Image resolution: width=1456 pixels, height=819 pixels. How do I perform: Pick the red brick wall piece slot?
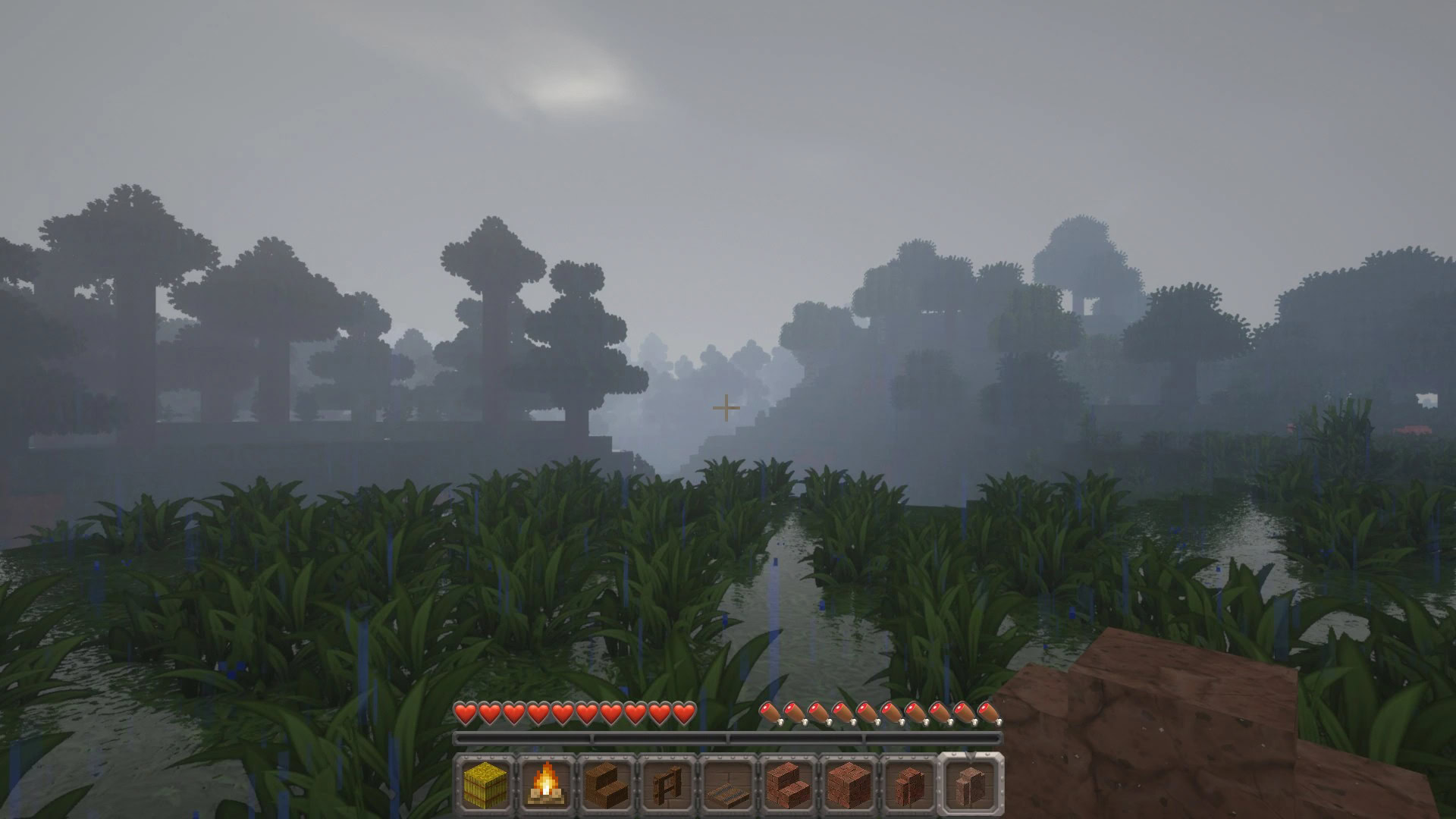(x=910, y=784)
